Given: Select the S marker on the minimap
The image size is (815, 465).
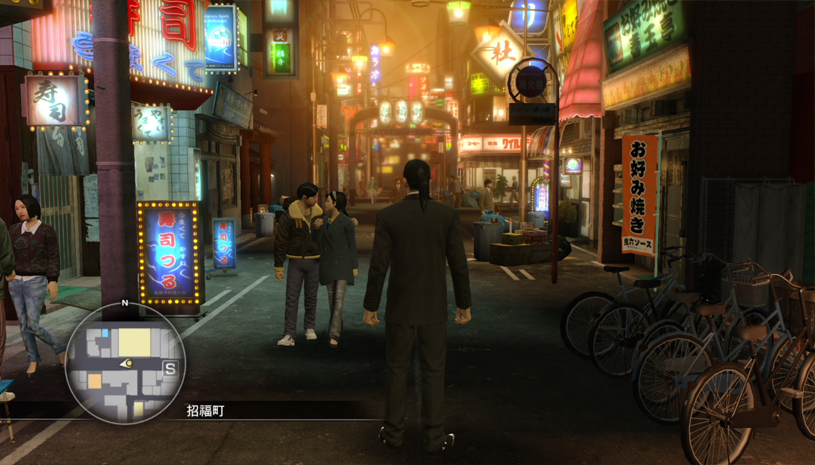Looking at the screenshot, I should click(x=170, y=368).
